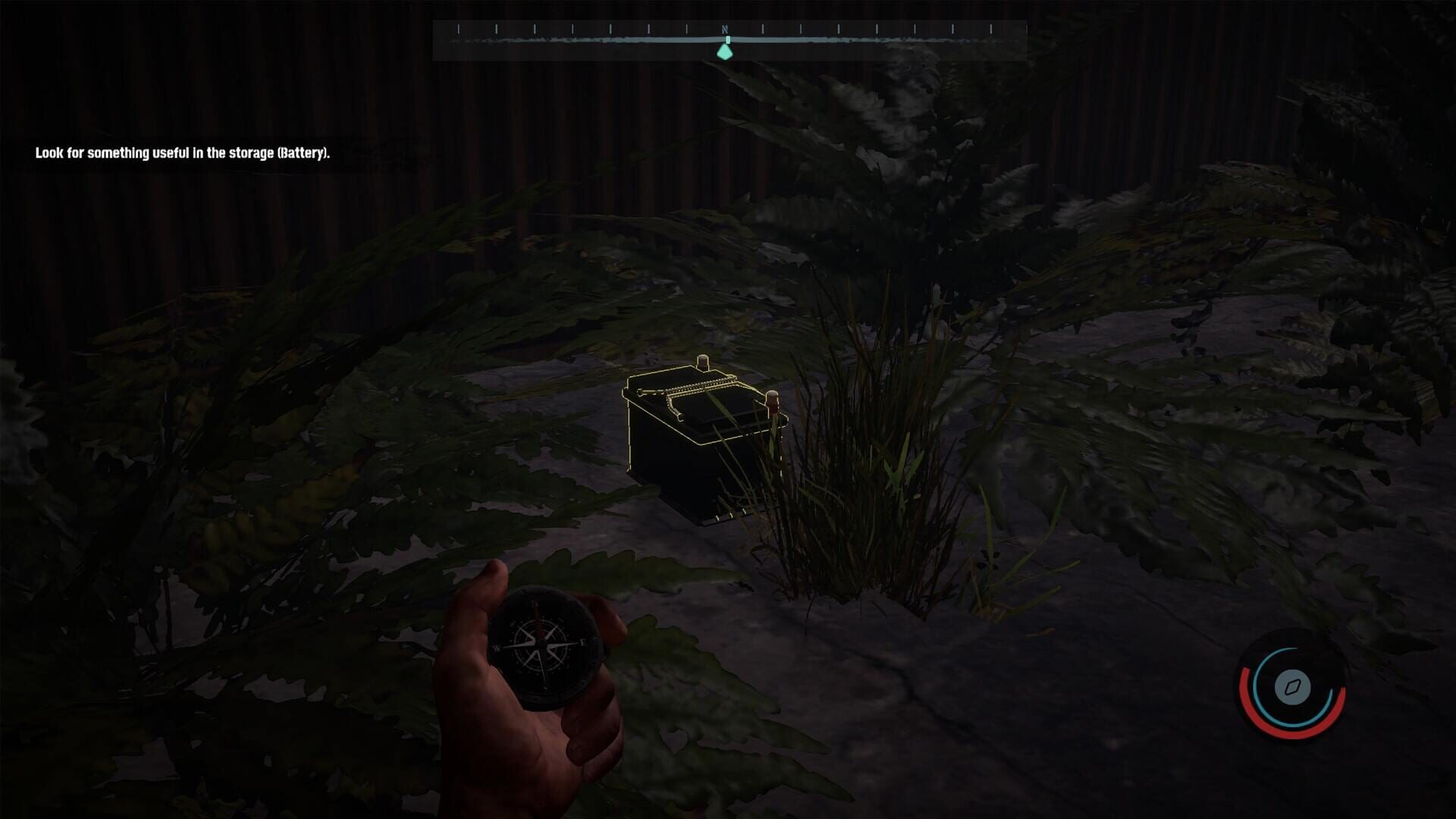Click the E letter on the handheld compass

click(583, 642)
